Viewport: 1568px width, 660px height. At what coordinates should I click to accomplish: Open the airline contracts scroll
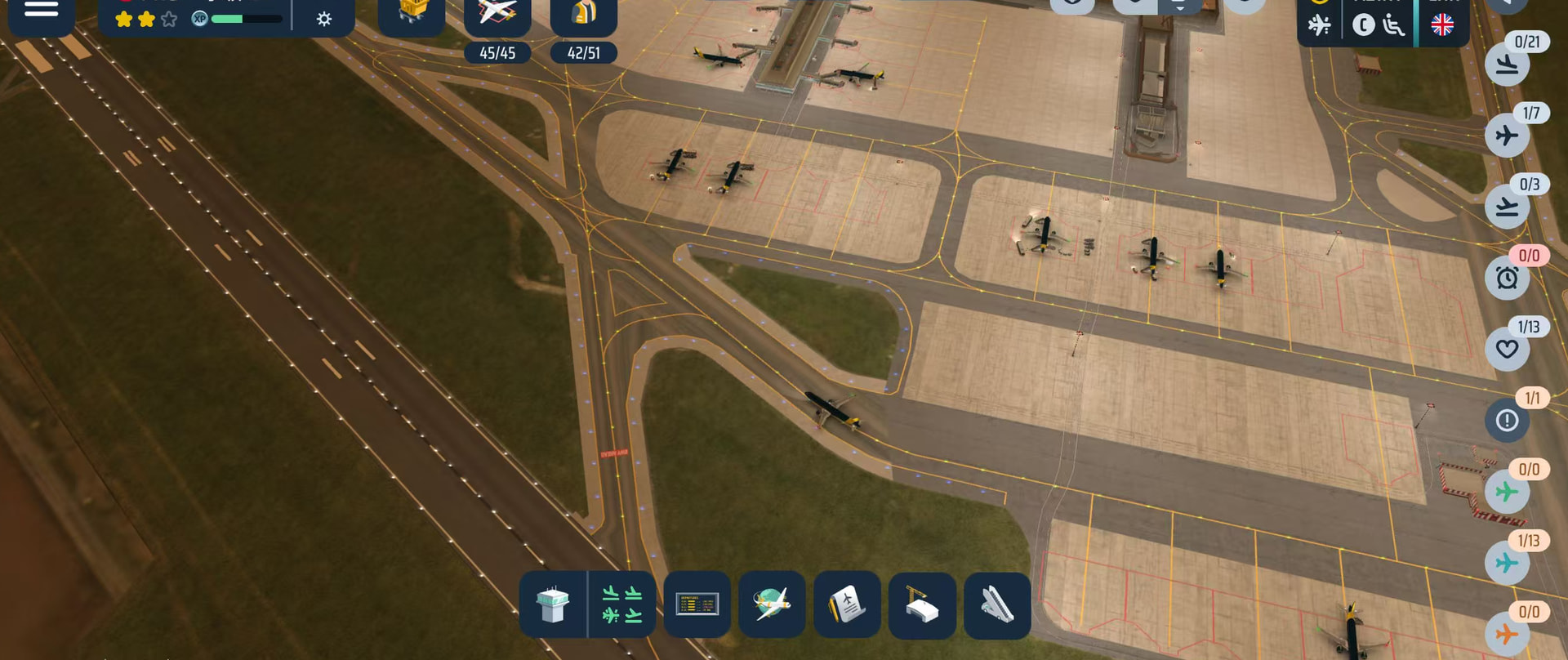pyautogui.click(x=847, y=605)
